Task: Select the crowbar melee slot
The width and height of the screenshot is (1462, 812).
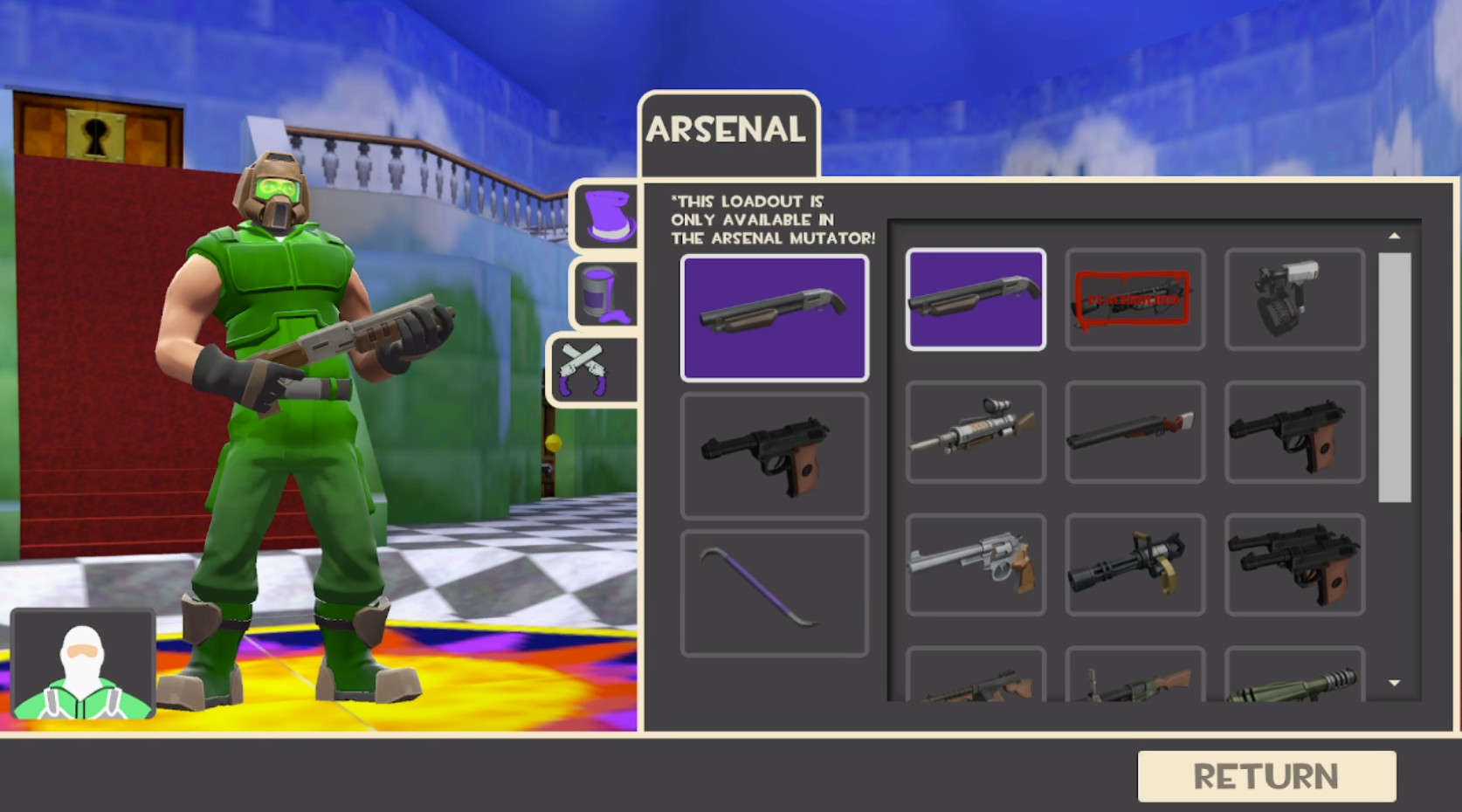Action: tap(775, 592)
